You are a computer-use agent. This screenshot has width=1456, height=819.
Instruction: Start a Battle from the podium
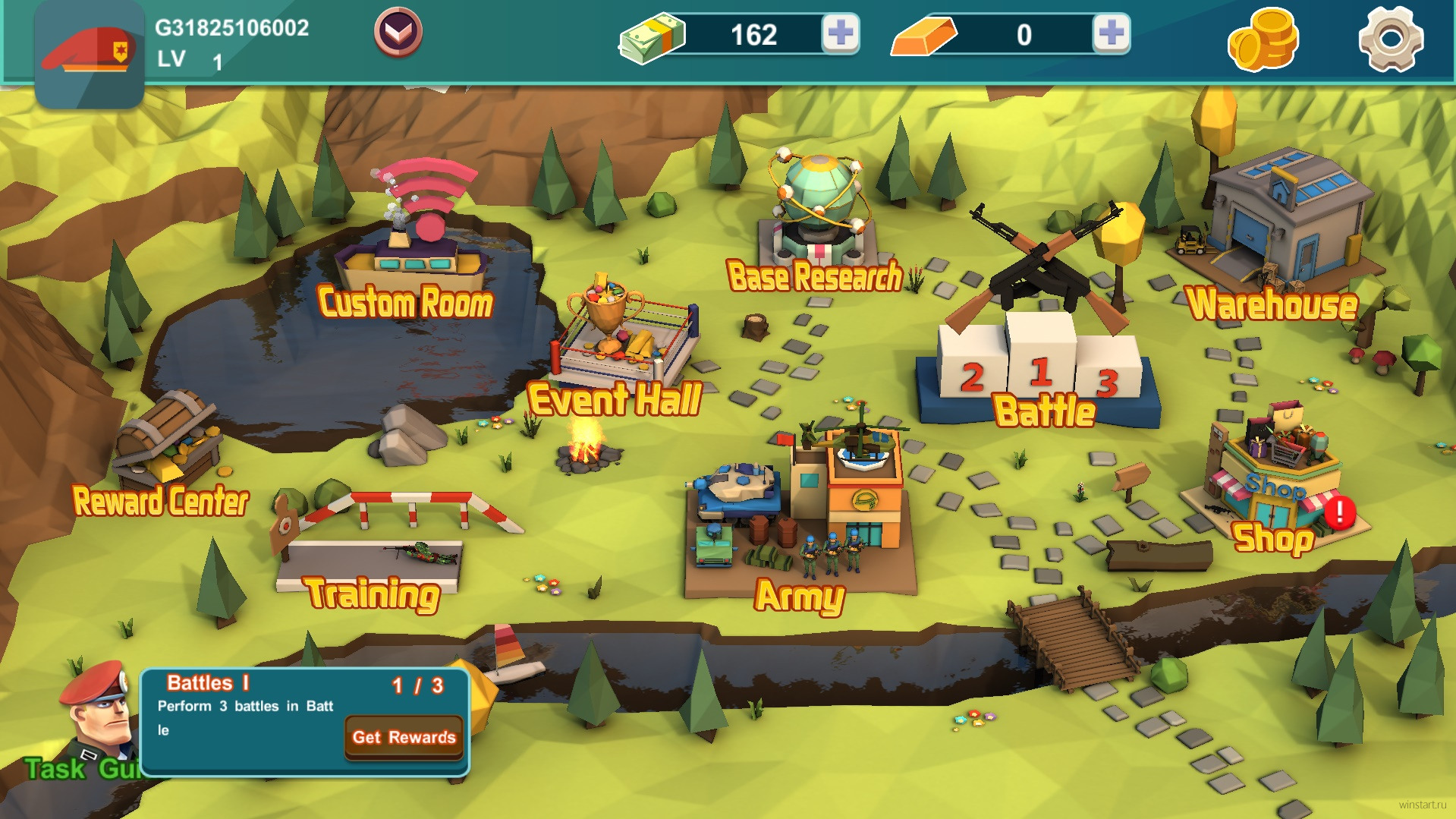point(1041,349)
